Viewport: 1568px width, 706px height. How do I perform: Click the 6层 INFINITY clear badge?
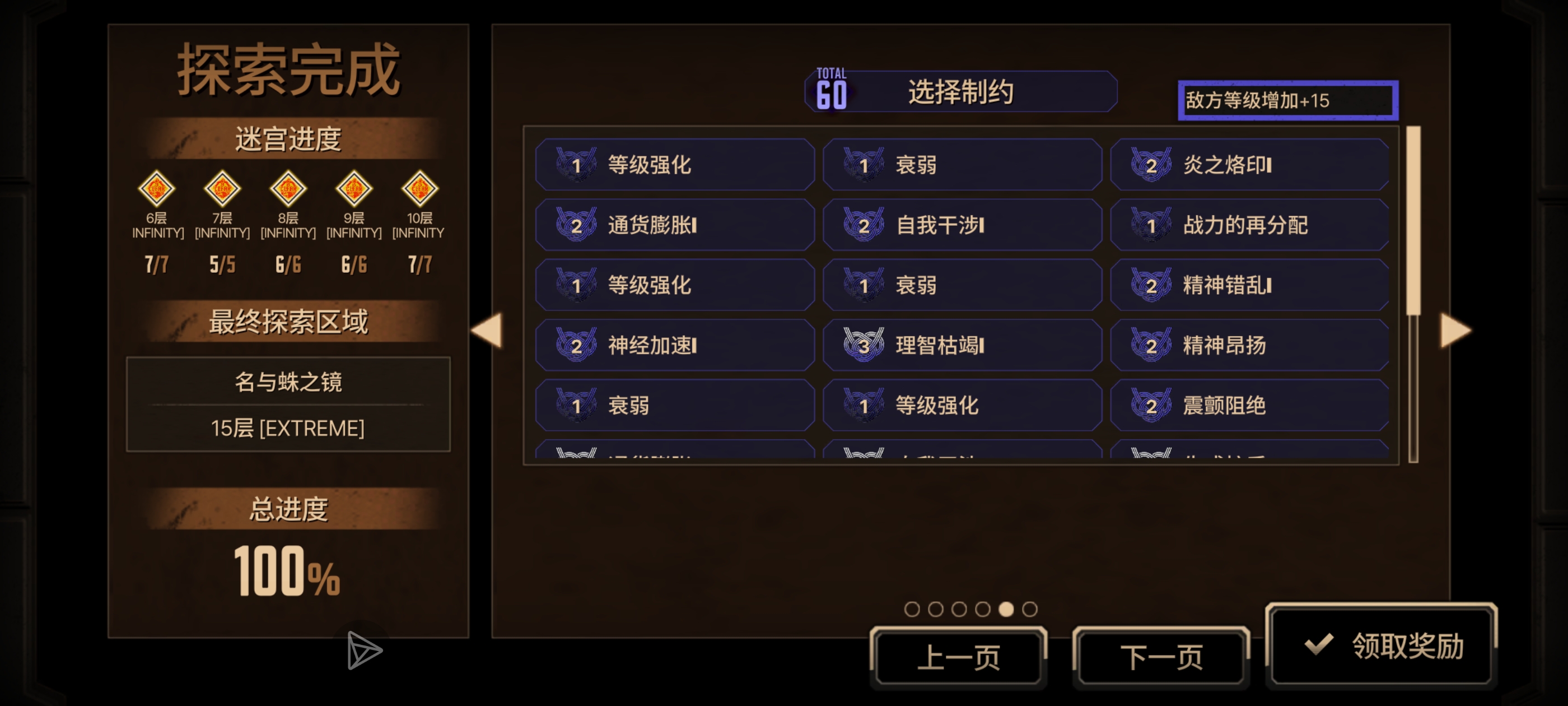pyautogui.click(x=156, y=190)
